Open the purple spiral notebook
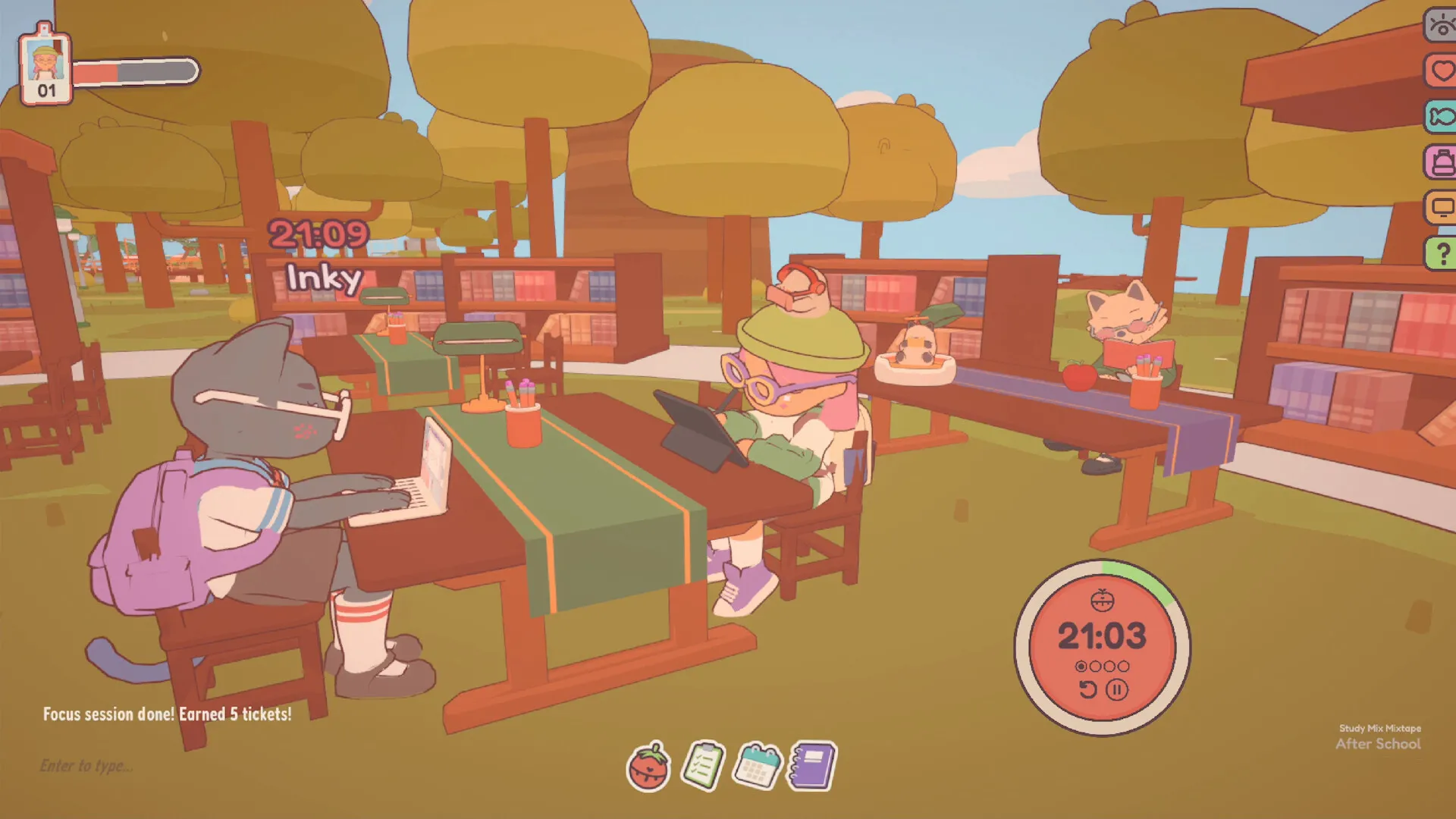 pyautogui.click(x=812, y=766)
